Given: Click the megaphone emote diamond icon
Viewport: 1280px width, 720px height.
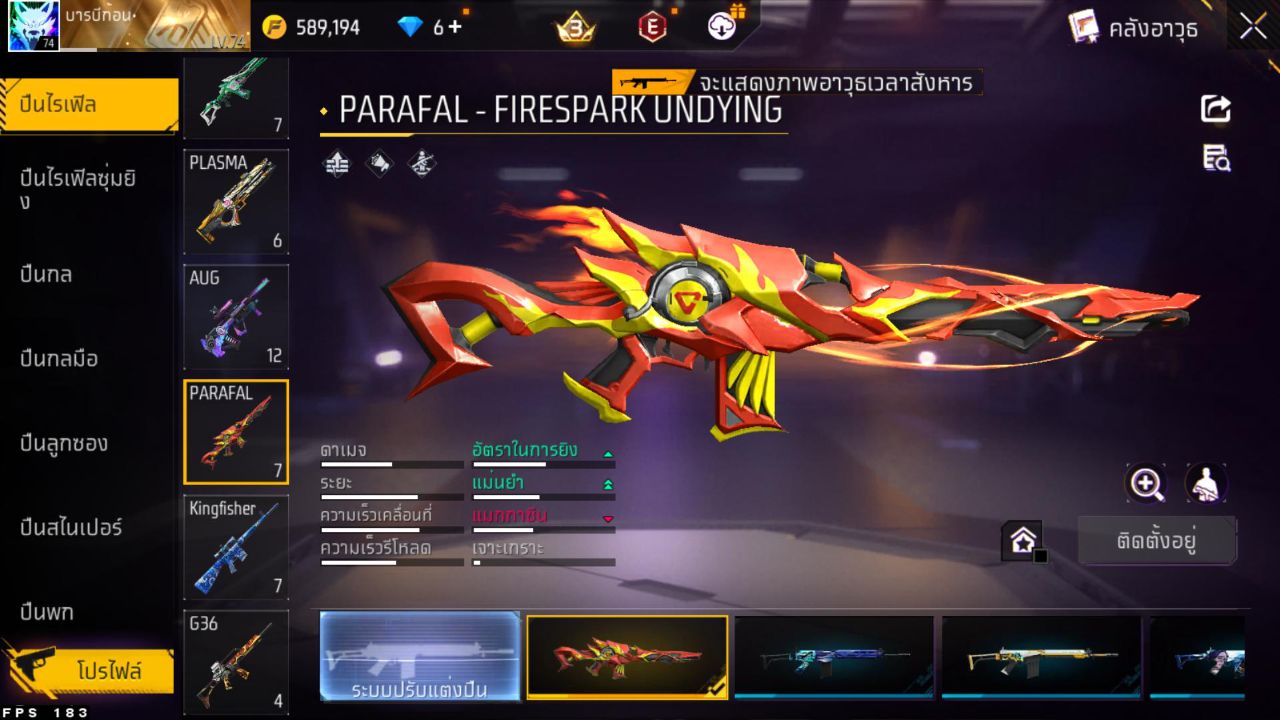Looking at the screenshot, I should click(x=378, y=164).
